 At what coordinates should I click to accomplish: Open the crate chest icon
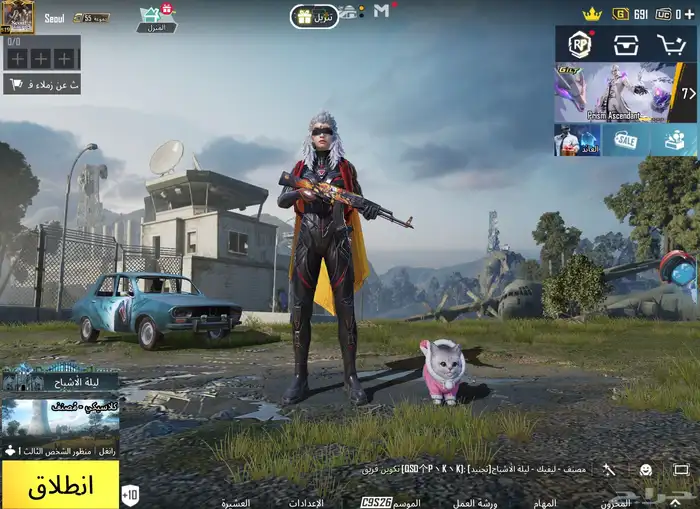tap(626, 45)
